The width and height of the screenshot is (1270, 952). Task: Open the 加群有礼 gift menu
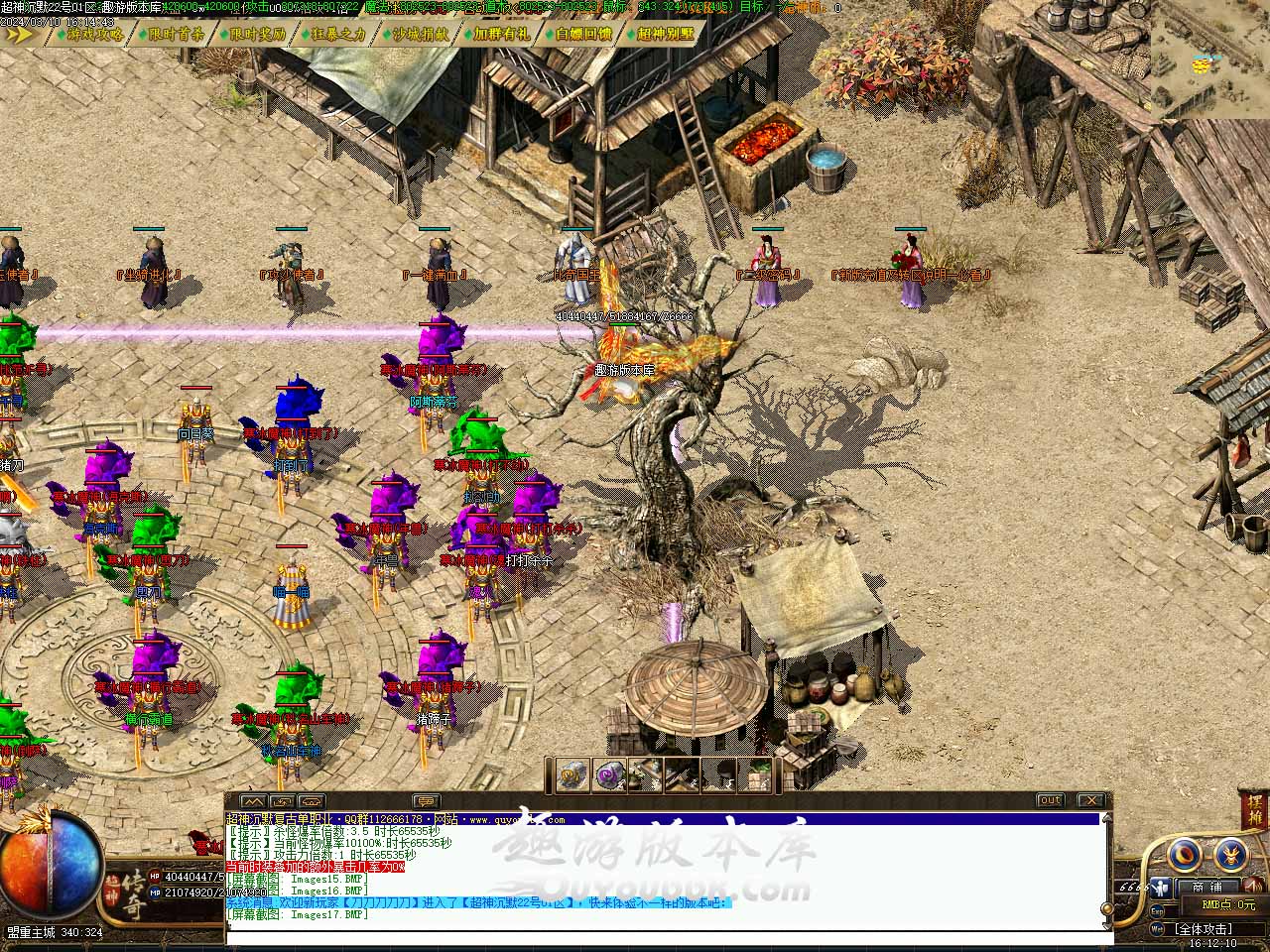coord(501,34)
